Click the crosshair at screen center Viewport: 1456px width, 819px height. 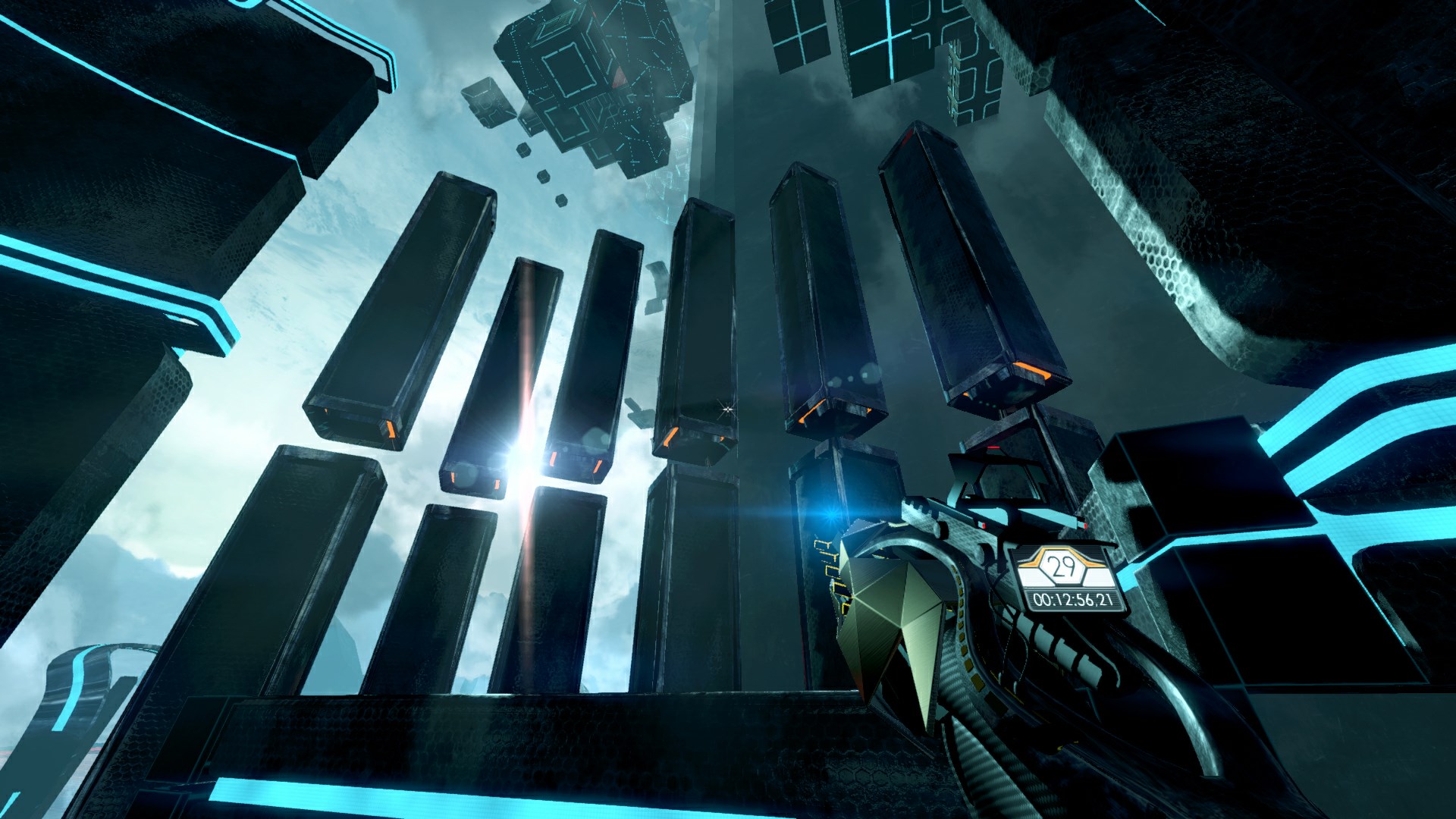tap(726, 410)
